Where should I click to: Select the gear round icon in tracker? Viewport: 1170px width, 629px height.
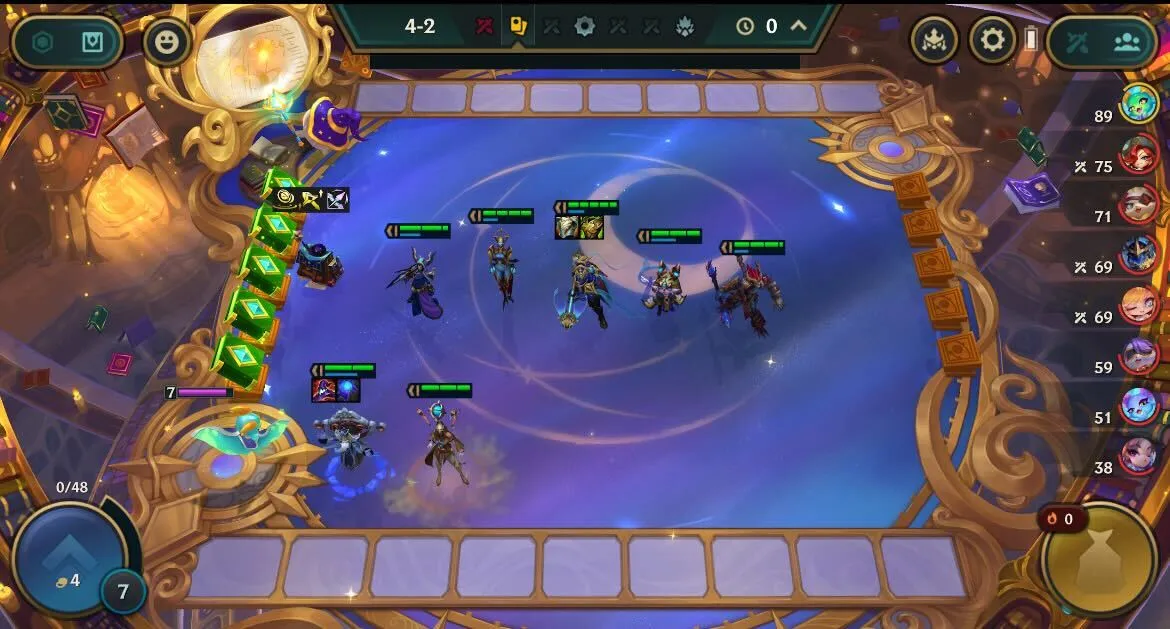point(585,26)
